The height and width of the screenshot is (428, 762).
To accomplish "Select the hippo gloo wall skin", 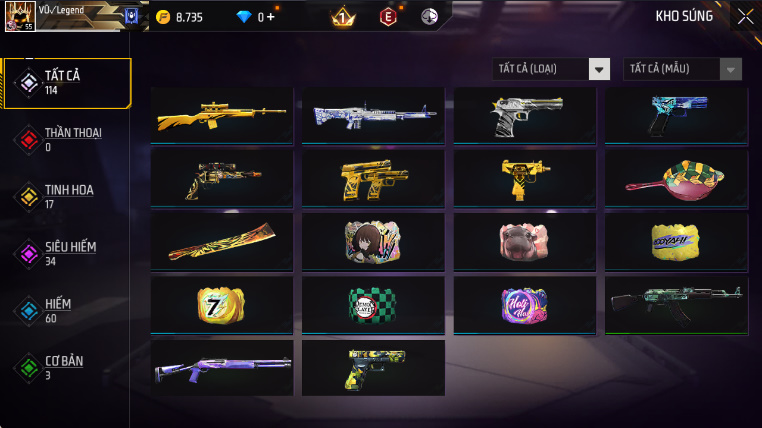I will click(x=525, y=242).
